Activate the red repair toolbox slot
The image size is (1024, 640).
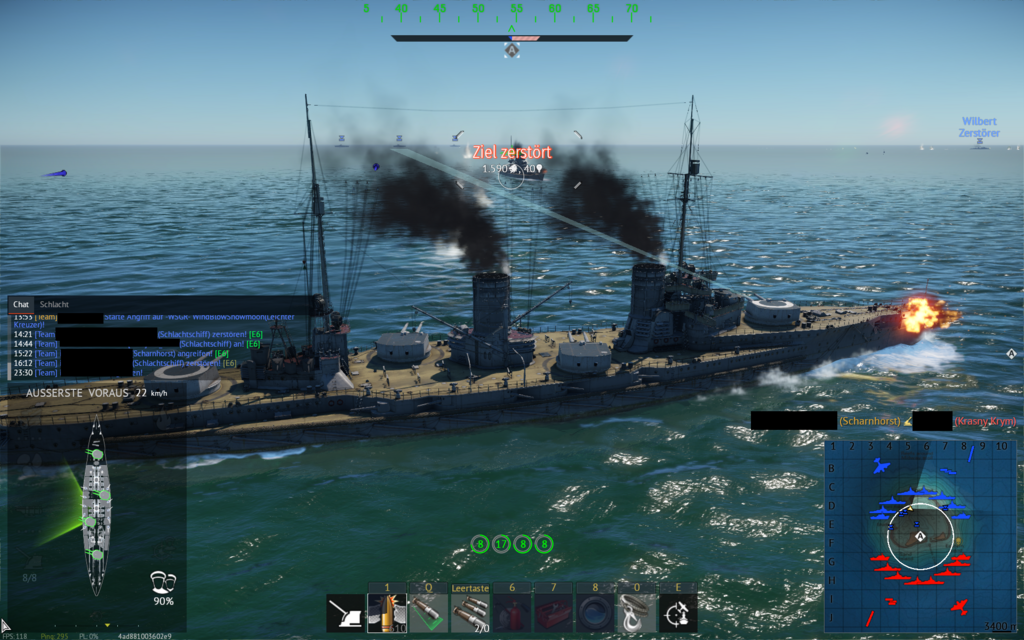(553, 613)
